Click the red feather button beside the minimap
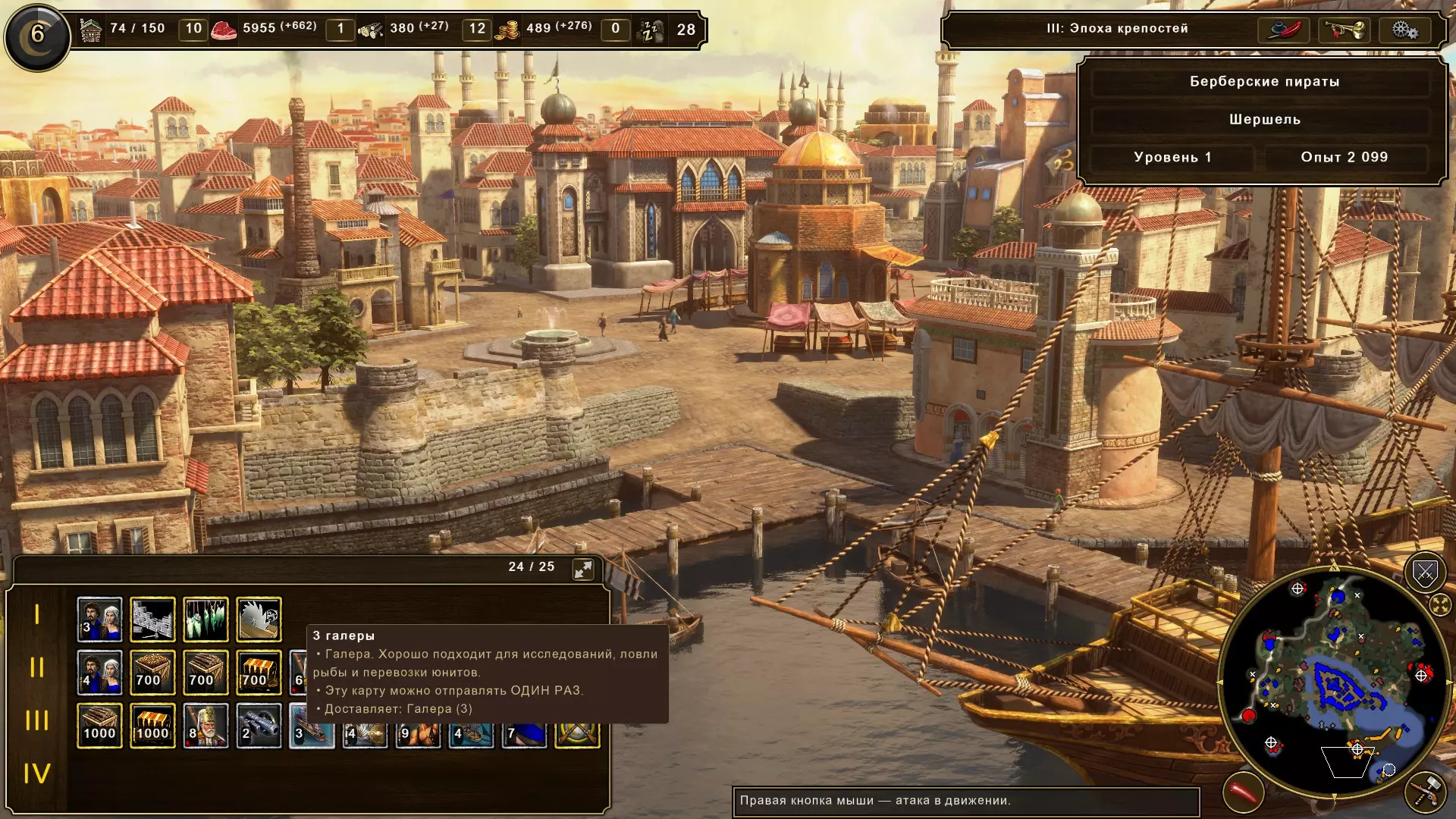This screenshot has height=819, width=1456. (1244, 793)
